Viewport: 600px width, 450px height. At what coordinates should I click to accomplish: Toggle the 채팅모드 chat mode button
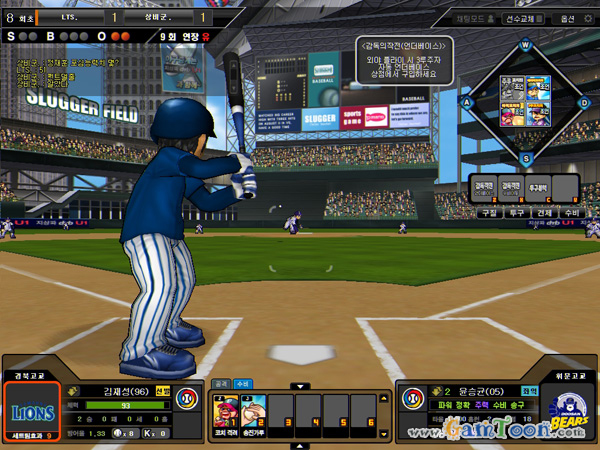[470, 18]
